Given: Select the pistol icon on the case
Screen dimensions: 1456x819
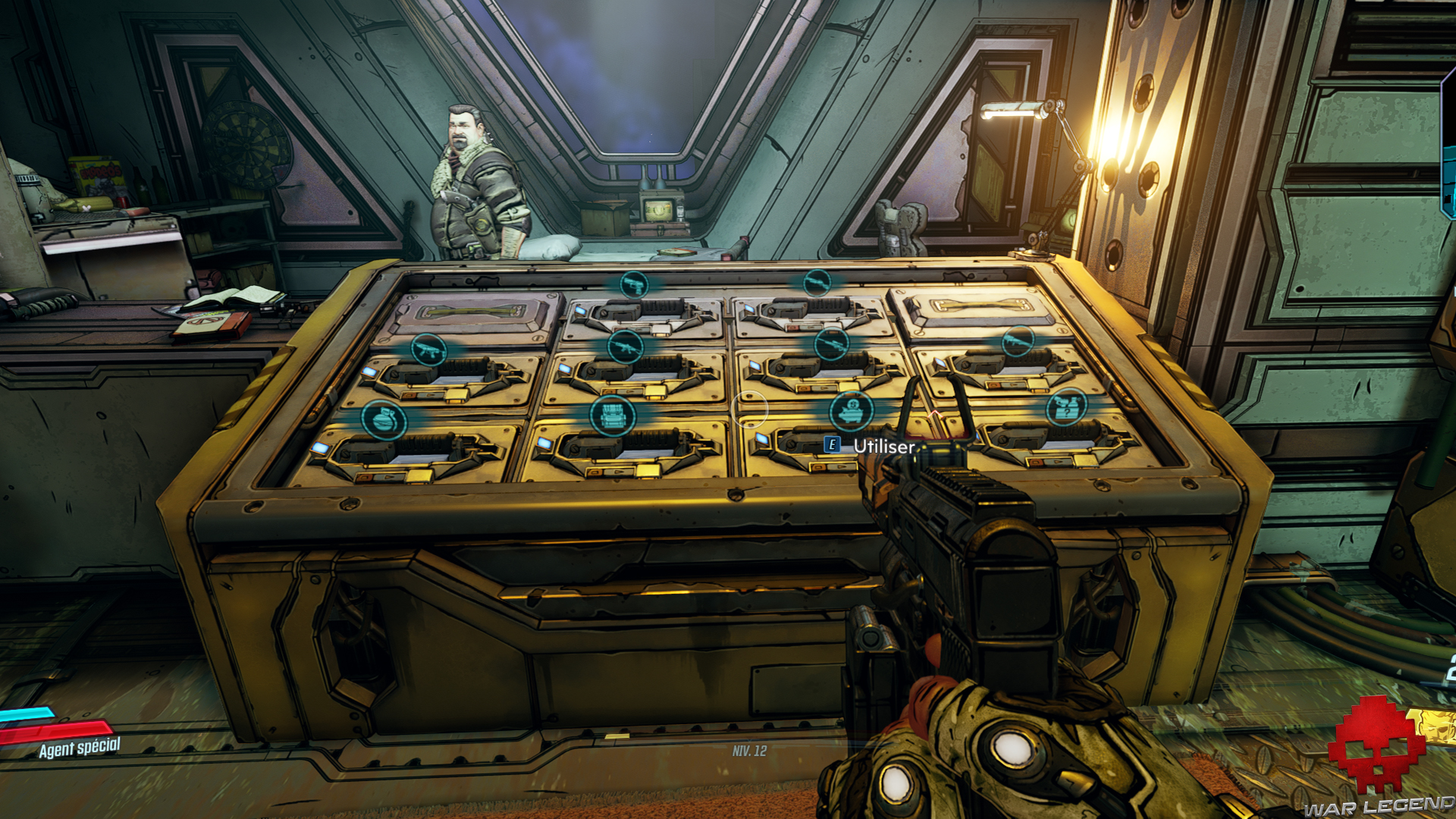Looking at the screenshot, I should click(635, 285).
